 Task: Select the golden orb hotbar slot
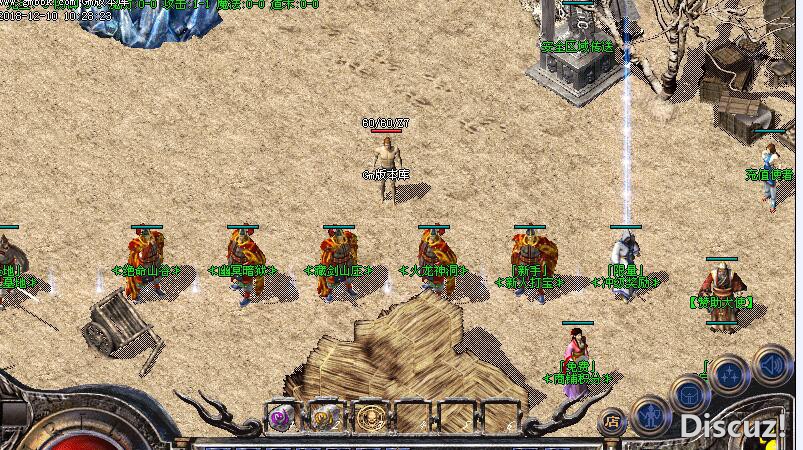tap(325, 418)
